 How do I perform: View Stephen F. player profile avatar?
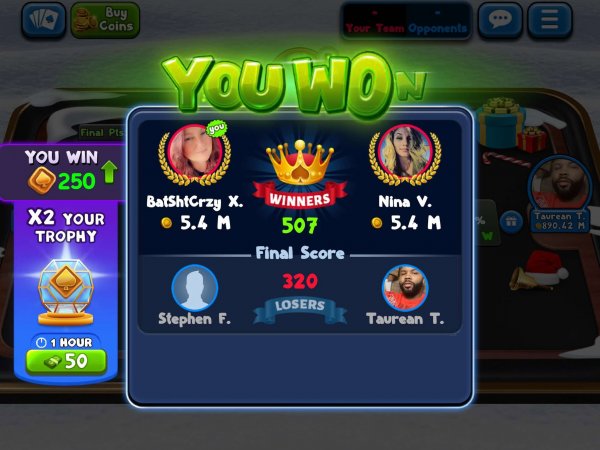point(194,288)
